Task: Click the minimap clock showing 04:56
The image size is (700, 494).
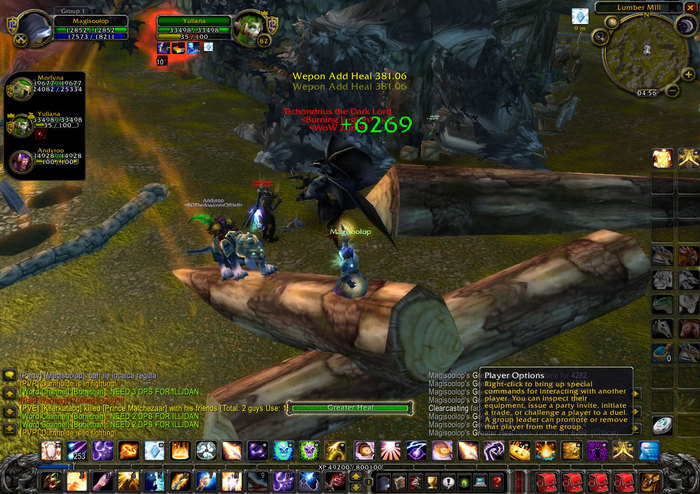Action: (646, 93)
